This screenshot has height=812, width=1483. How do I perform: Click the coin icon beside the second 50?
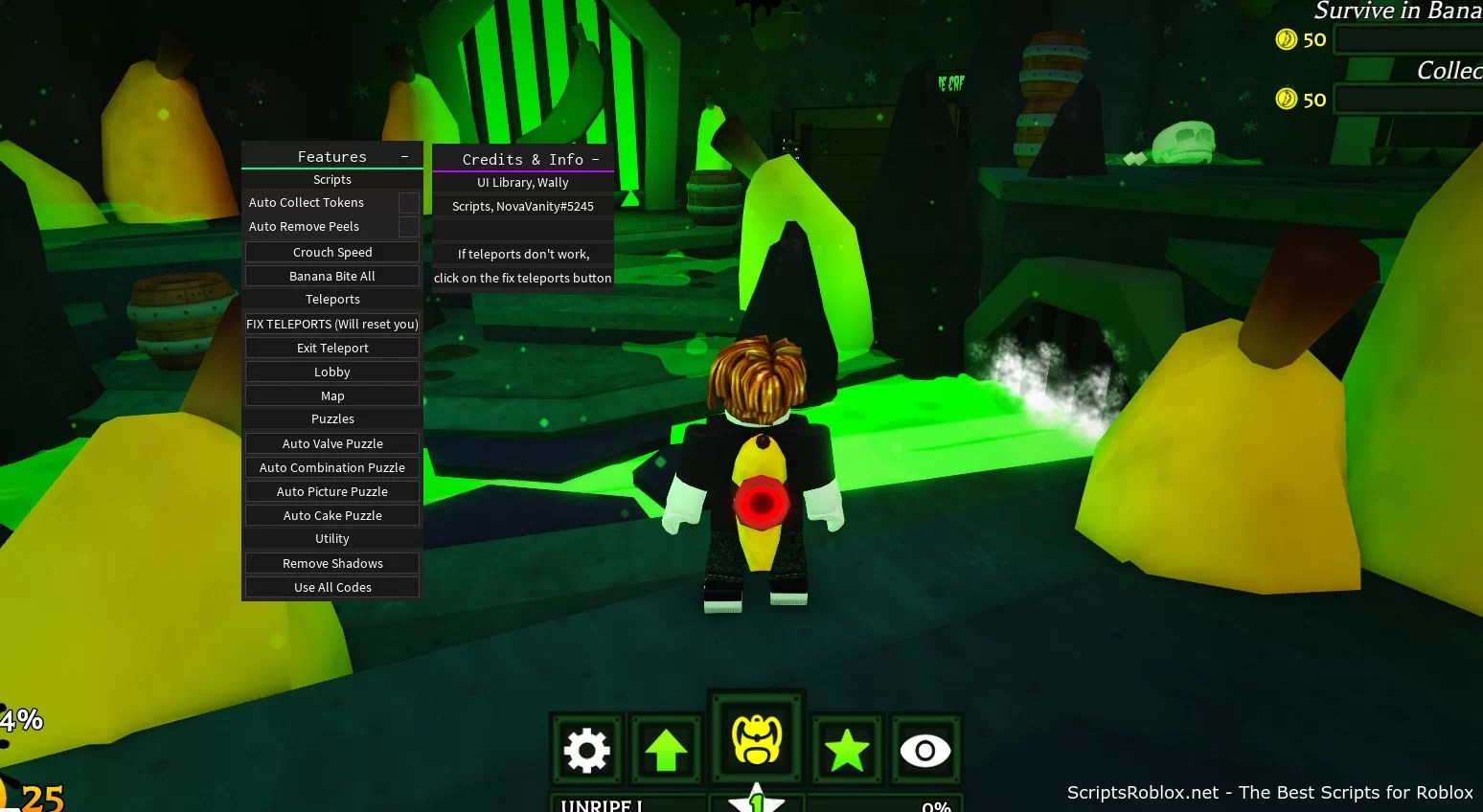coord(1289,99)
